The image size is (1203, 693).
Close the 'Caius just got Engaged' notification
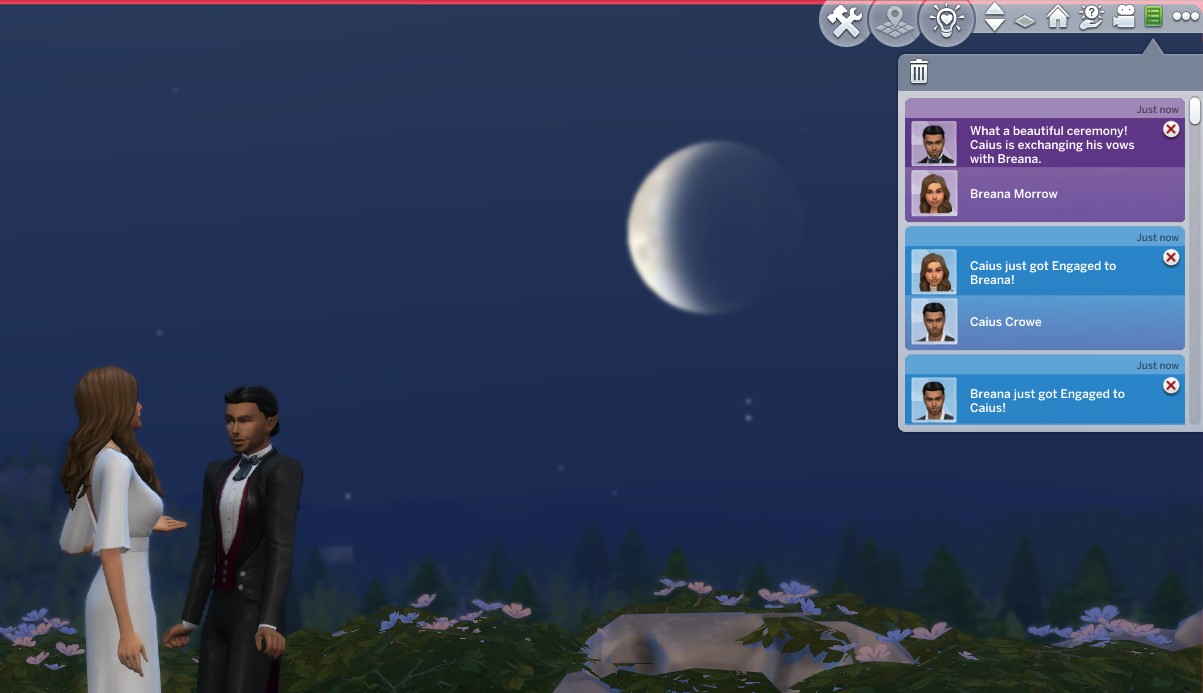click(x=1171, y=258)
